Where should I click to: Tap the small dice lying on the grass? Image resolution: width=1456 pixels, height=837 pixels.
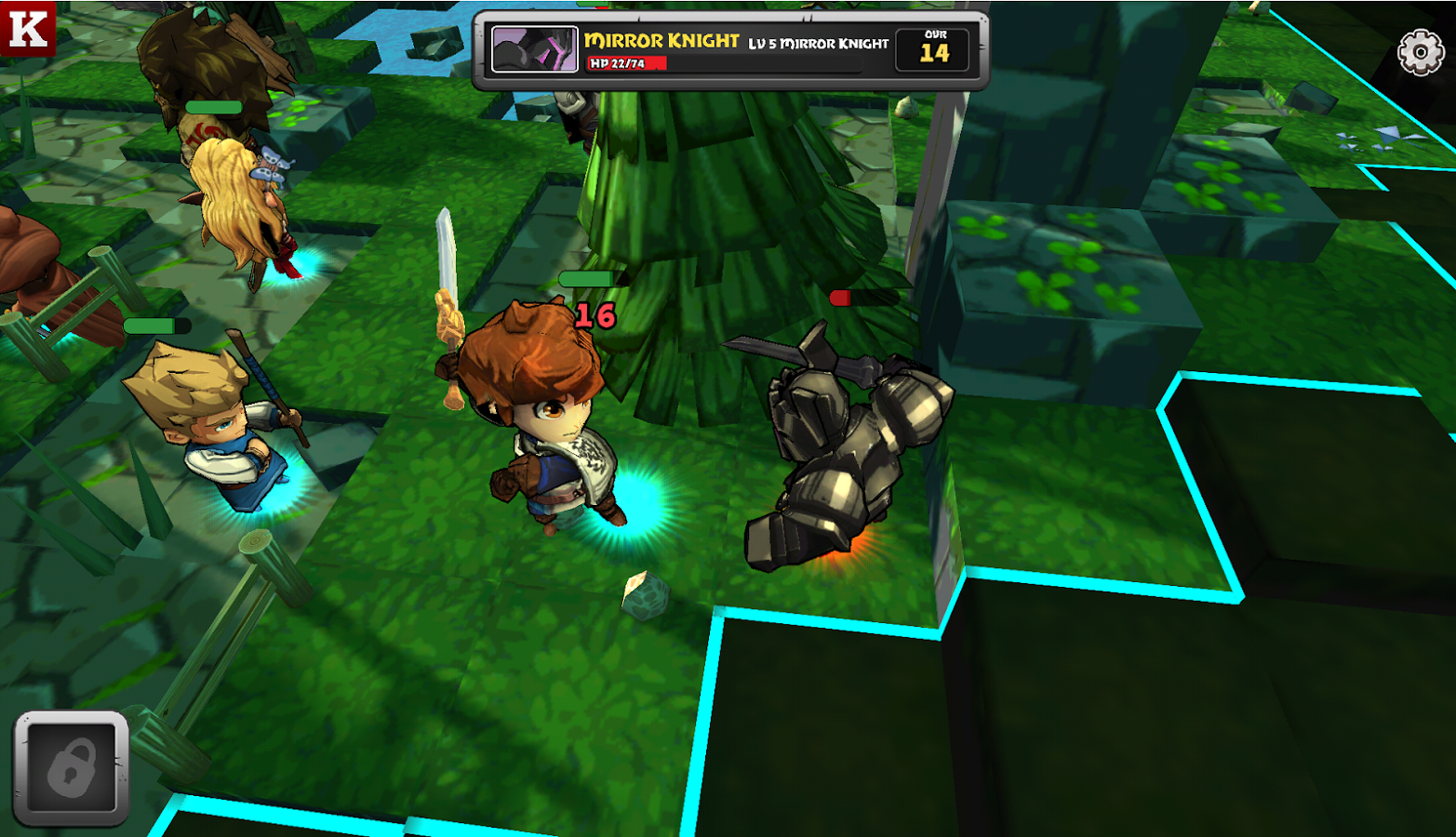pos(644,596)
